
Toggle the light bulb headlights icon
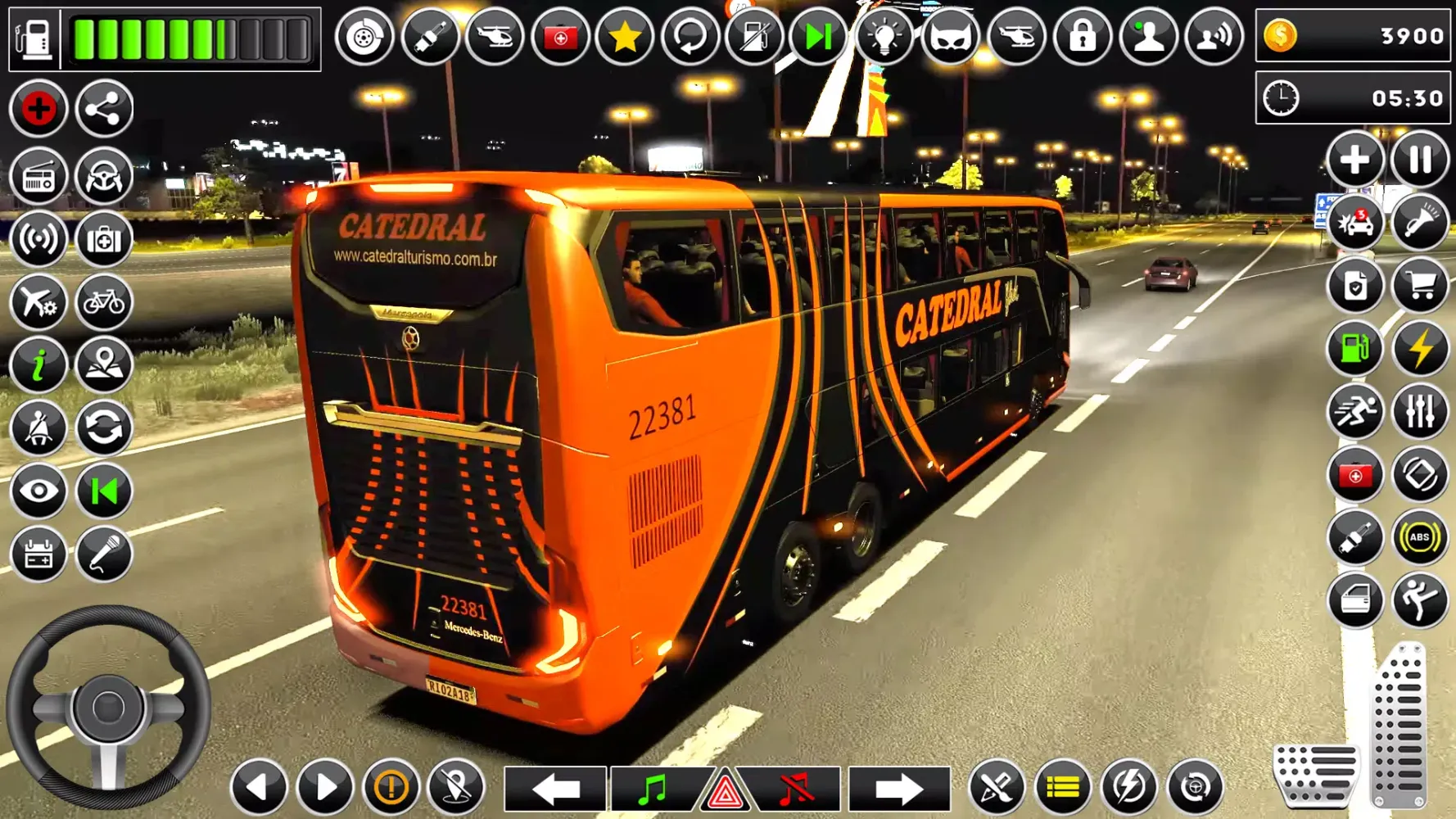pos(884,37)
